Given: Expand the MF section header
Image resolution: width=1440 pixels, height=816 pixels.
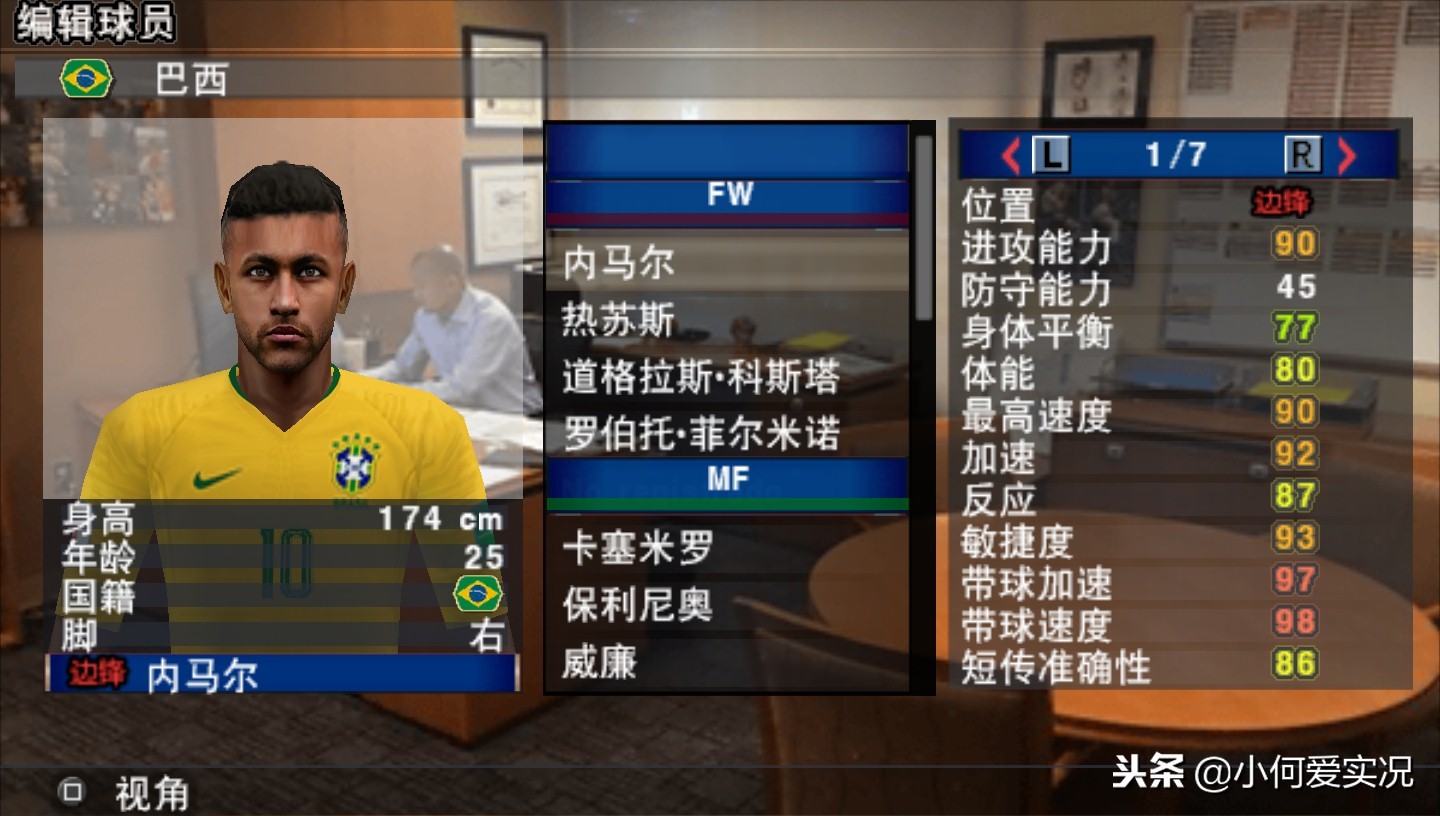Looking at the screenshot, I should coord(730,478).
